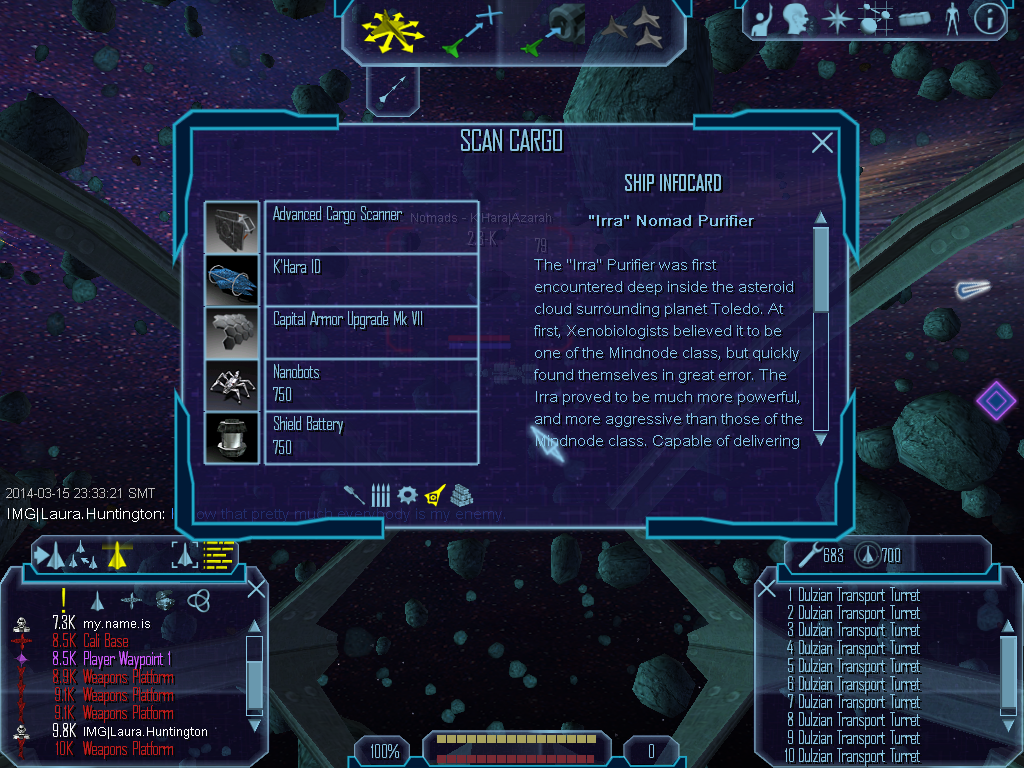The height and width of the screenshot is (768, 1024).
Task: Switch to the gear equipment filter
Action: tap(407, 494)
